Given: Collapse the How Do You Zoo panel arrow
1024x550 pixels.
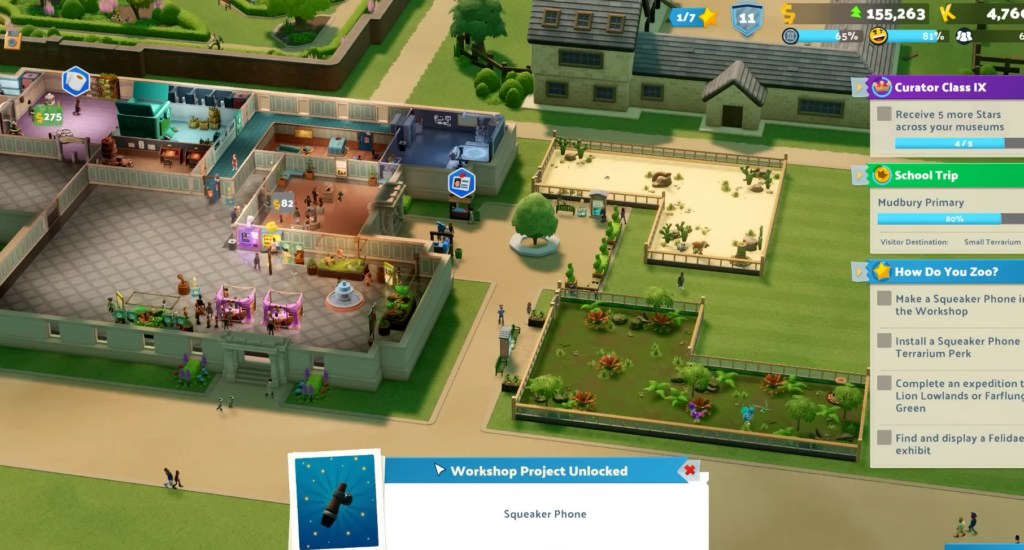Looking at the screenshot, I should 859,272.
